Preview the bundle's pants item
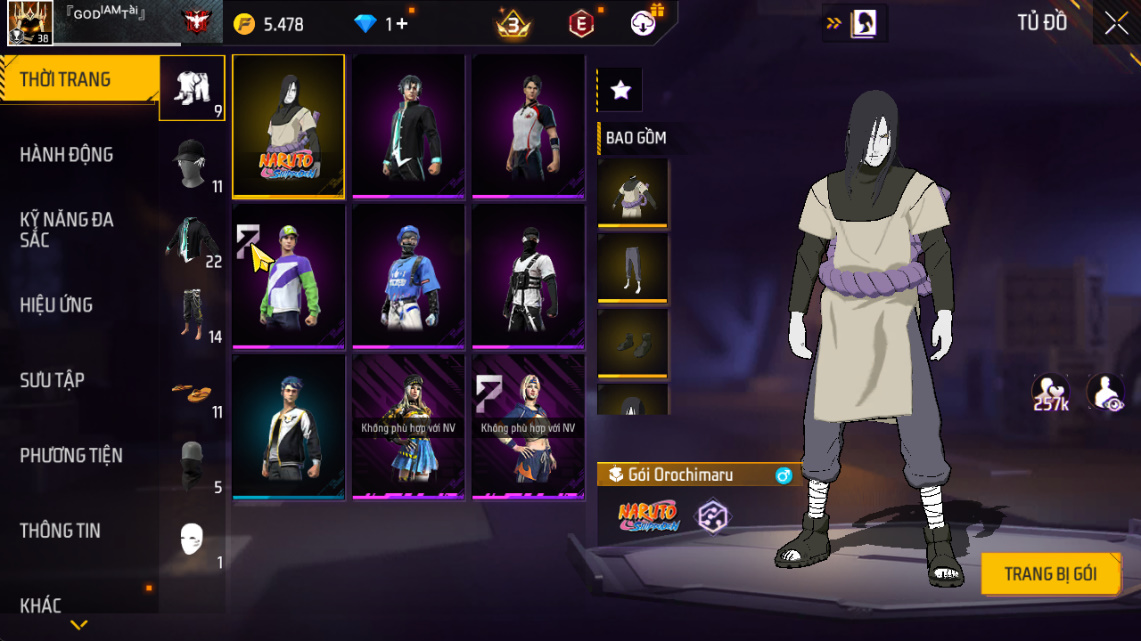This screenshot has height=641, width=1141. (x=632, y=268)
